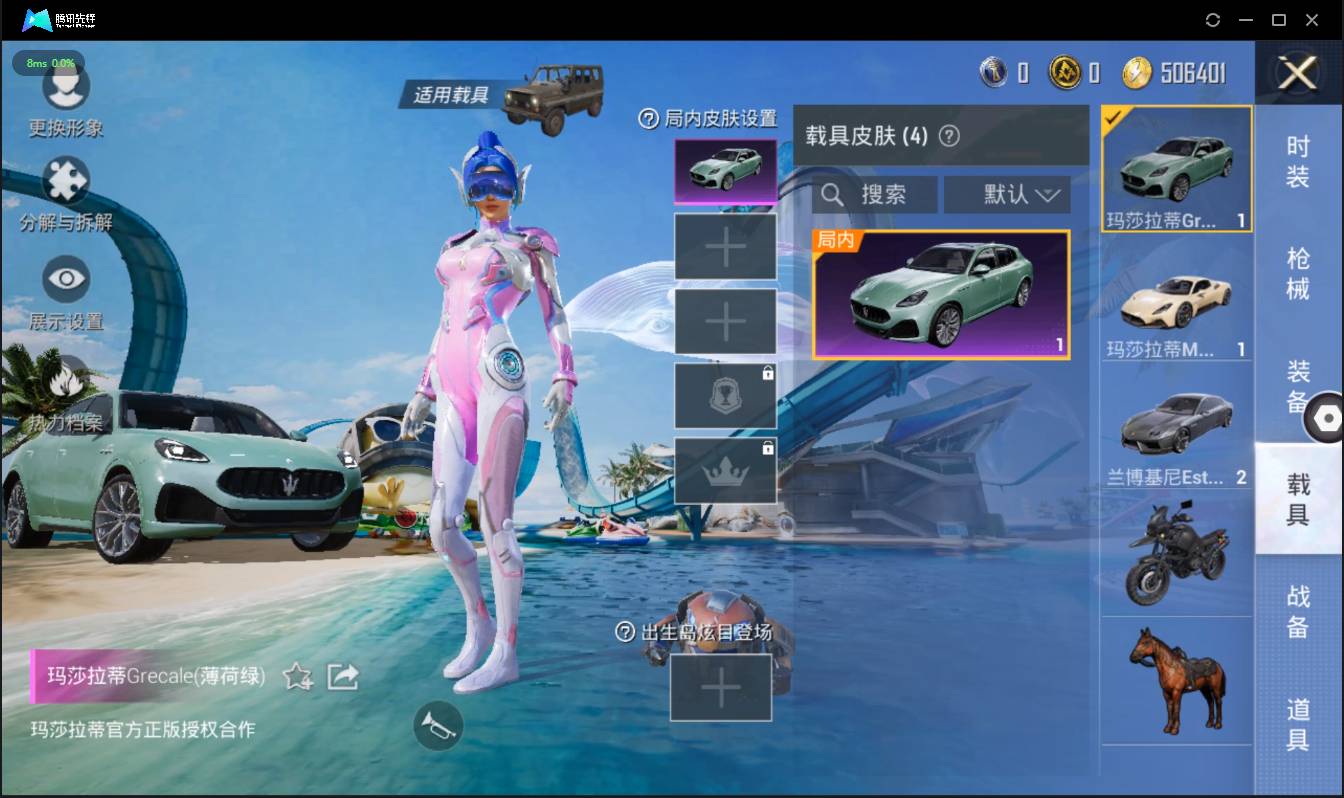The width and height of the screenshot is (1344, 798).
Task: Switch to the 装备 equipment tab
Action: click(x=1298, y=385)
